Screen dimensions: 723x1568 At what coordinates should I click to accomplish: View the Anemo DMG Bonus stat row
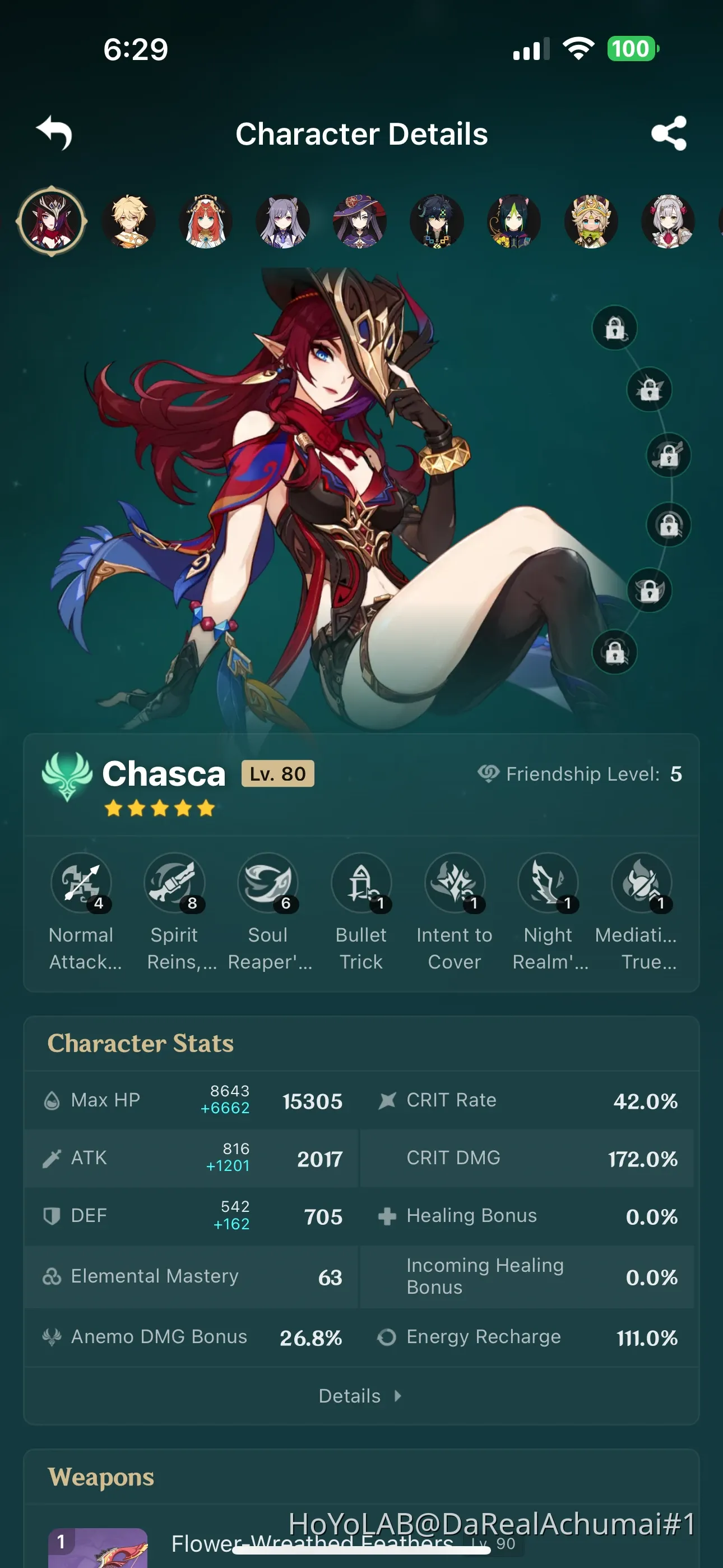pos(158,1337)
